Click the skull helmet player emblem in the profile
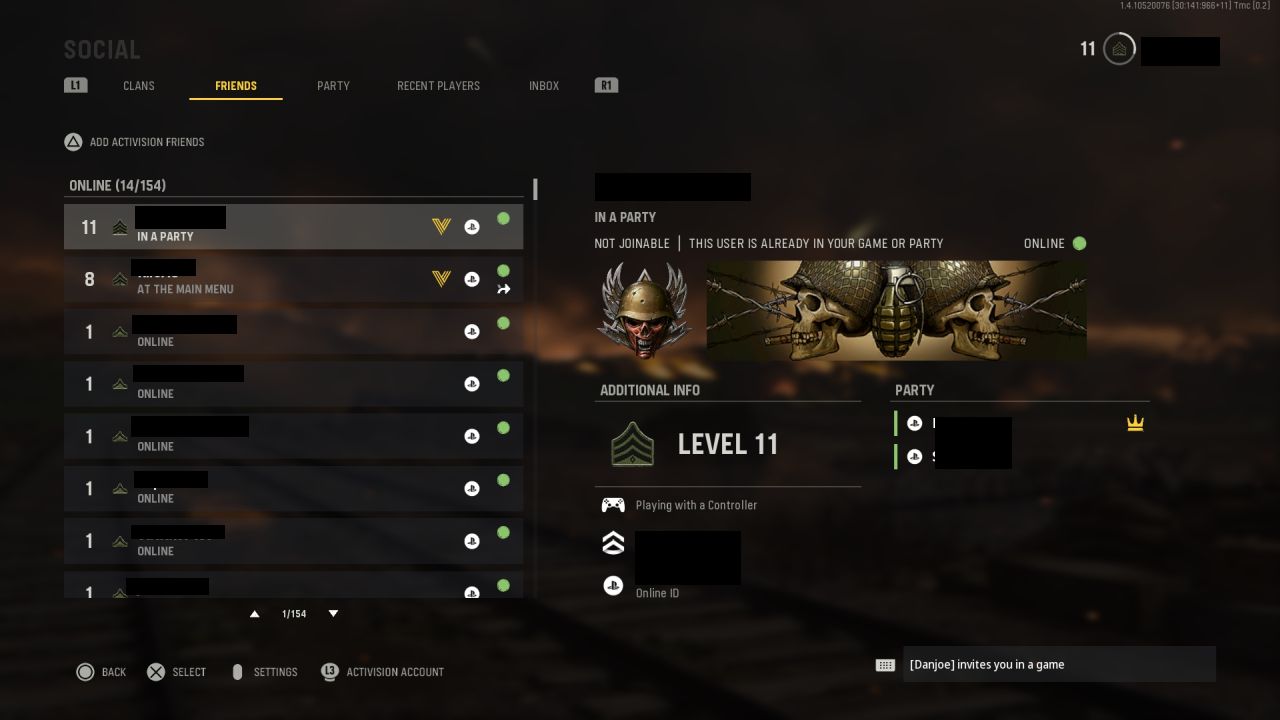The image size is (1280, 720). [644, 309]
